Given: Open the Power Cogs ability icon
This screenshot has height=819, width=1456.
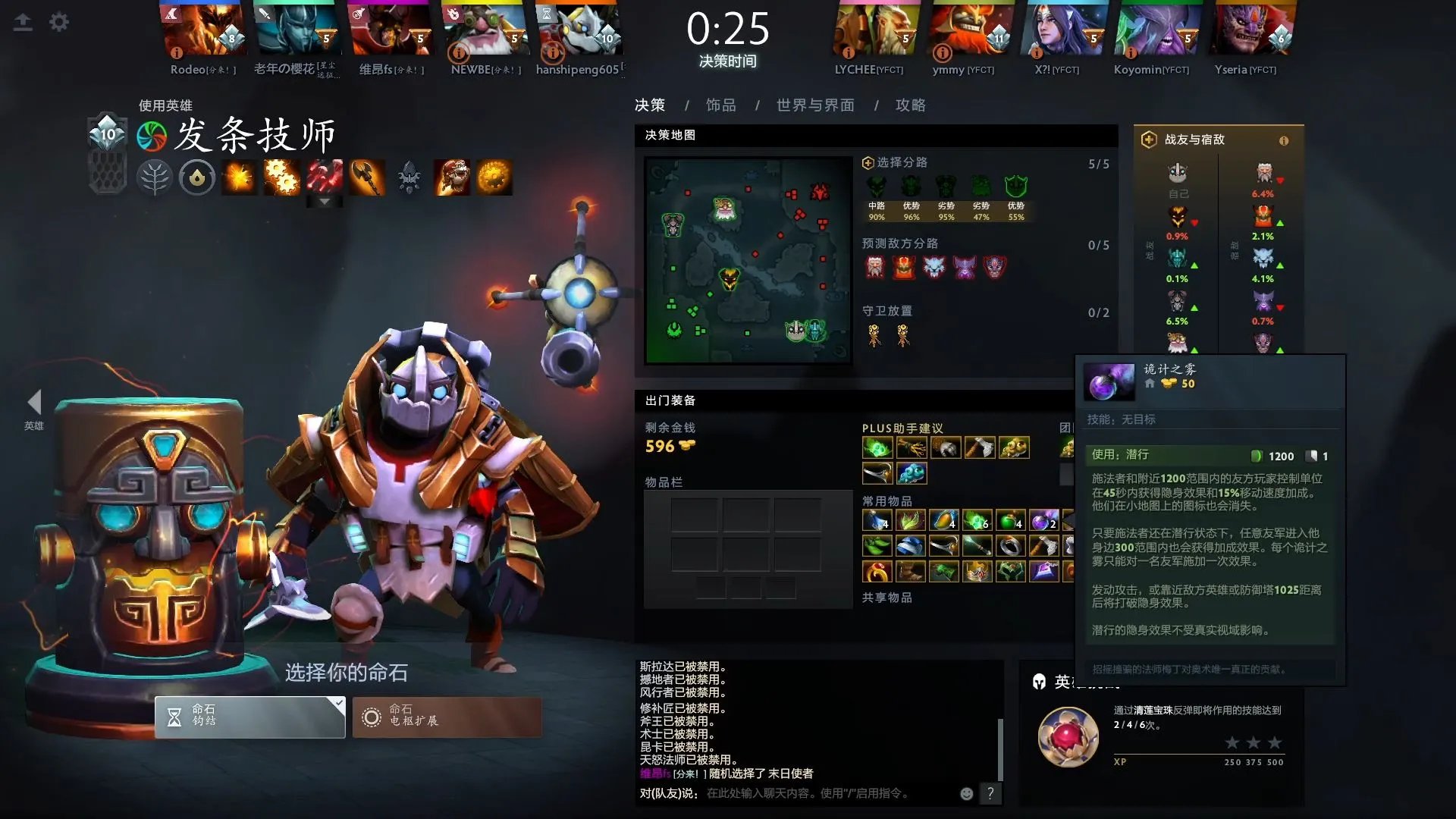Looking at the screenshot, I should [282, 177].
